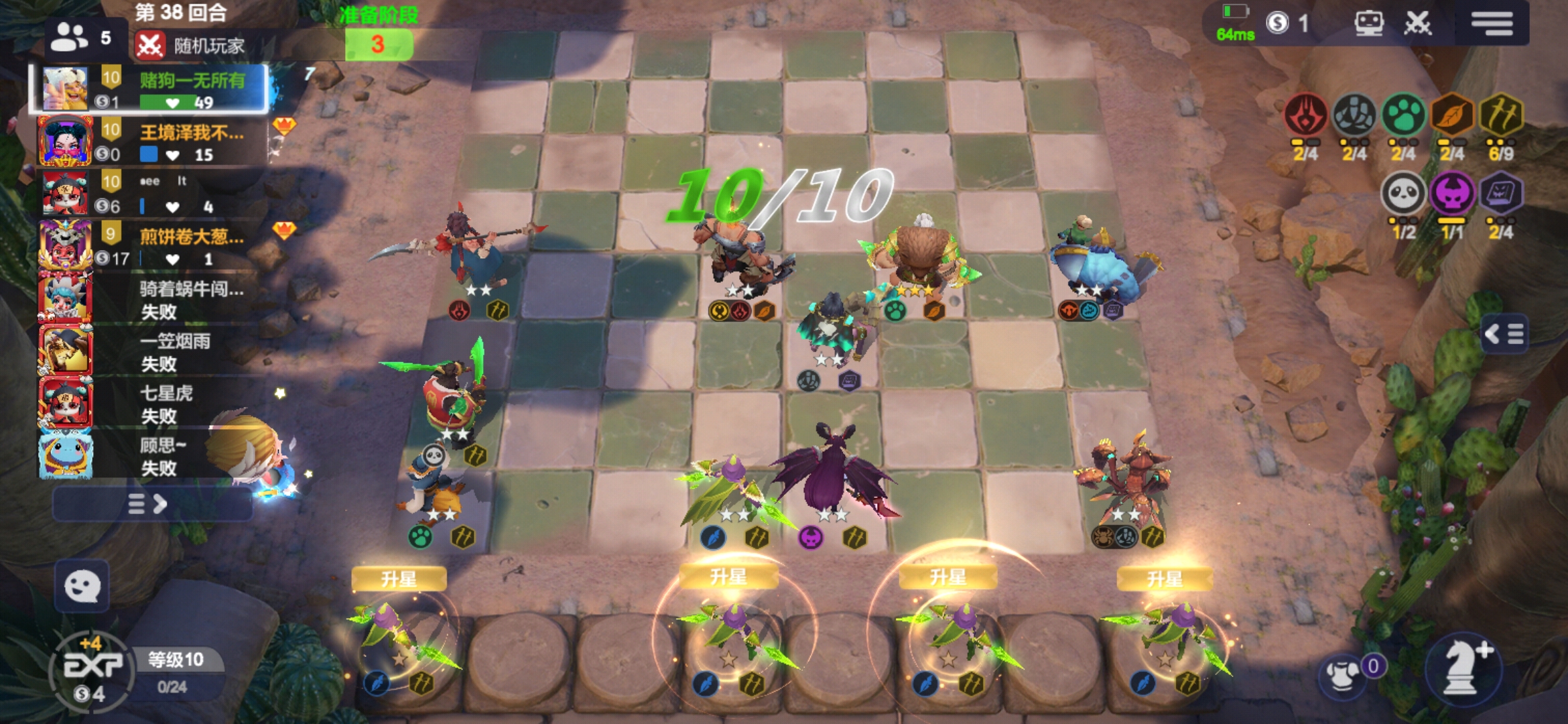Screen dimensions: 1568x724
Task: Show the purple demon synergy icon
Action: [x=1452, y=194]
